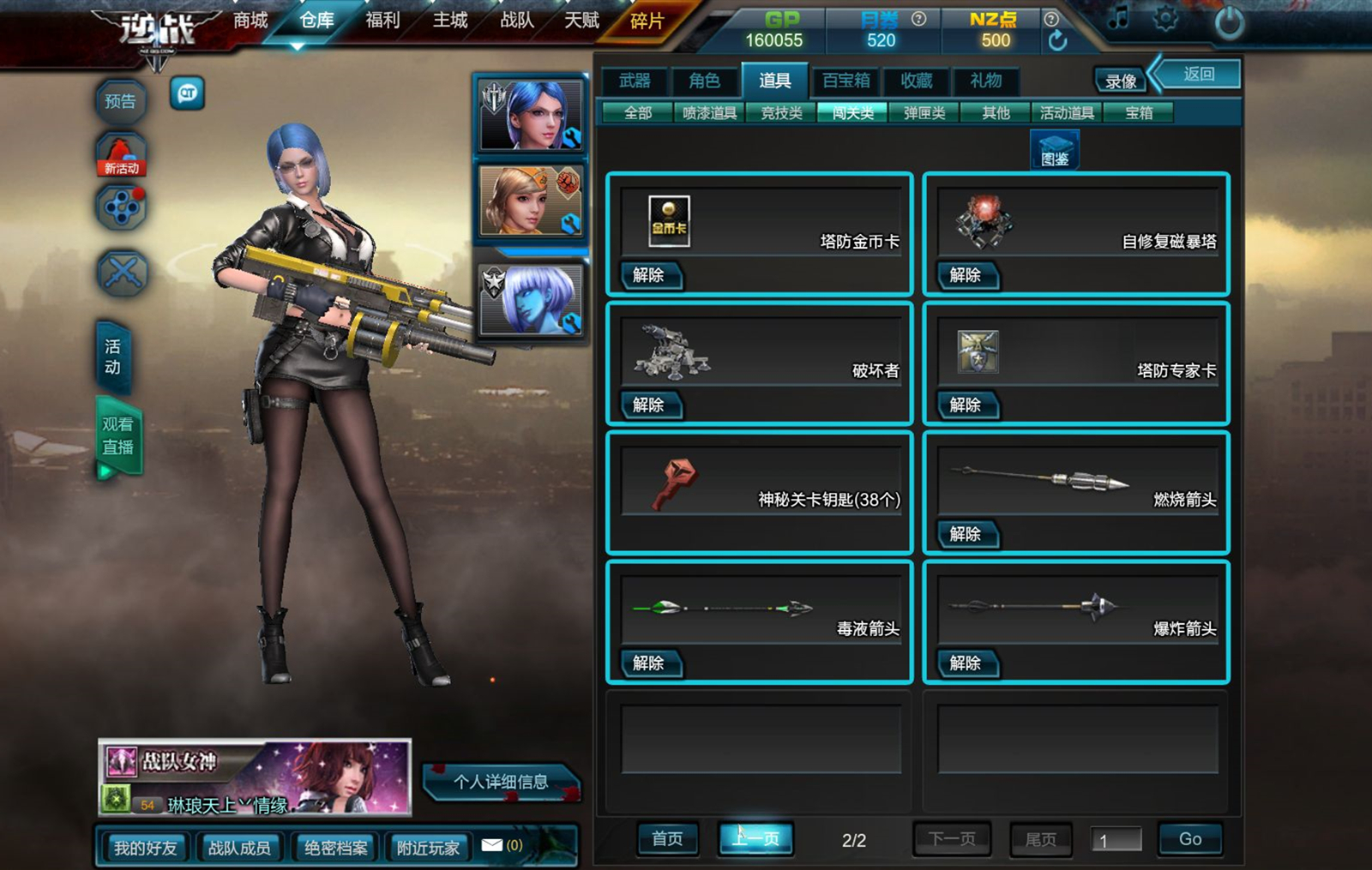This screenshot has width=1372, height=870.
Task: Go to the 上一页 previous page
Action: [x=755, y=838]
